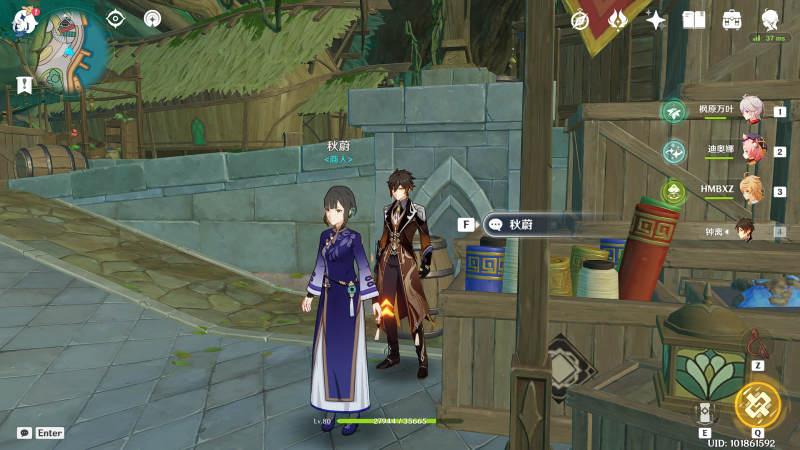Unleash the glowing golden elemental burst
The width and height of the screenshot is (800, 450).
(757, 405)
